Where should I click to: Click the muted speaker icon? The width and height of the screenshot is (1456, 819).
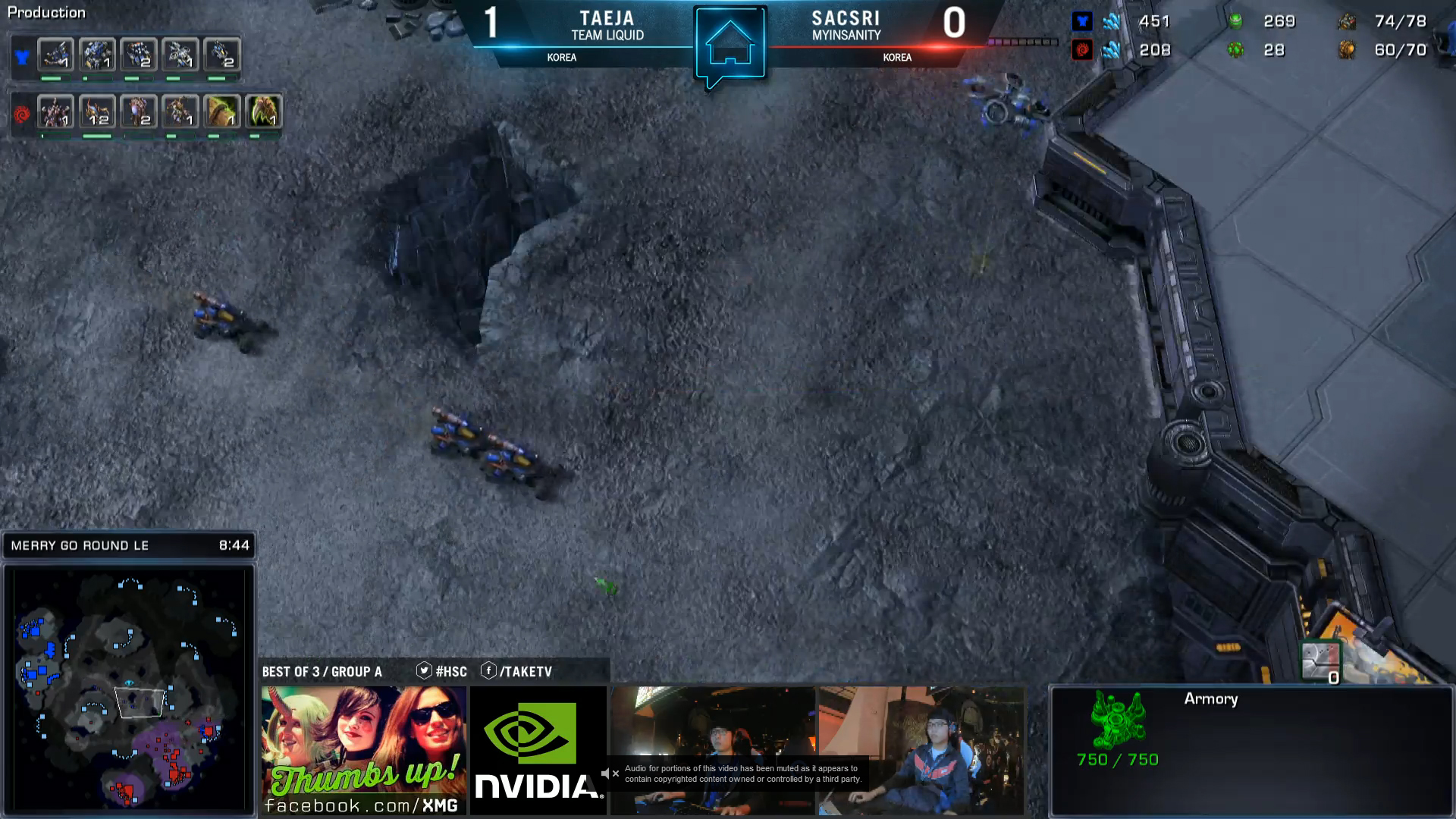[605, 773]
